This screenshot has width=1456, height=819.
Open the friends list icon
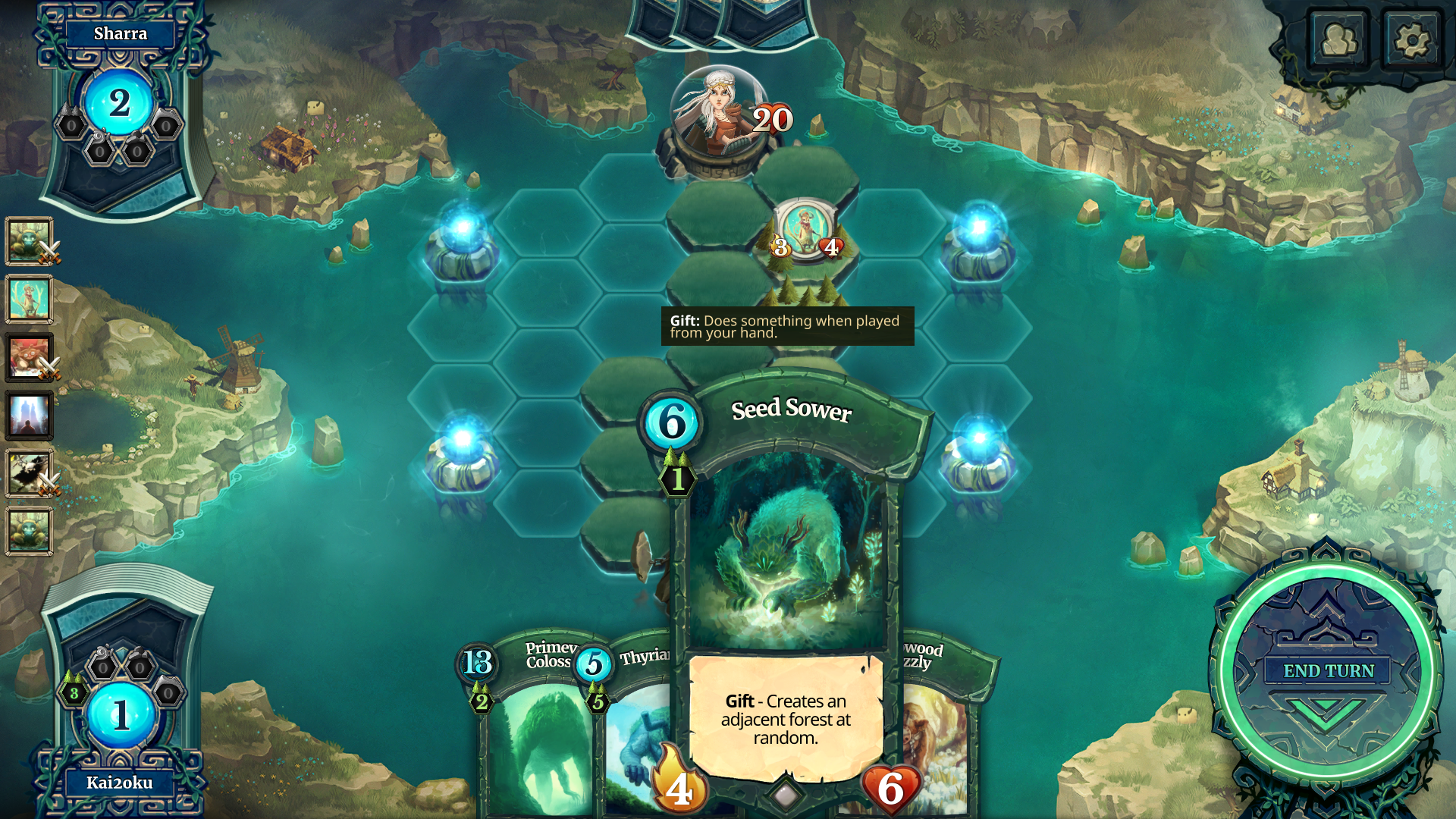(1339, 39)
